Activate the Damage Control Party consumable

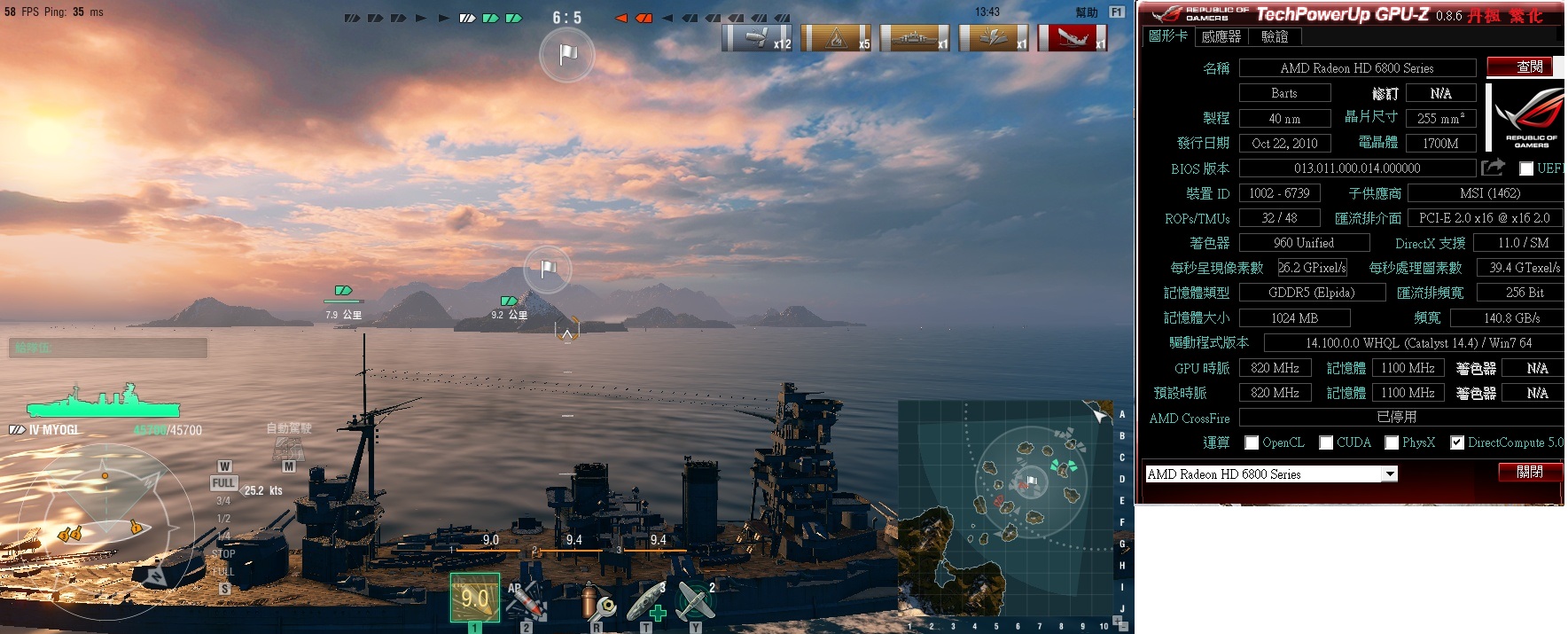(x=598, y=604)
